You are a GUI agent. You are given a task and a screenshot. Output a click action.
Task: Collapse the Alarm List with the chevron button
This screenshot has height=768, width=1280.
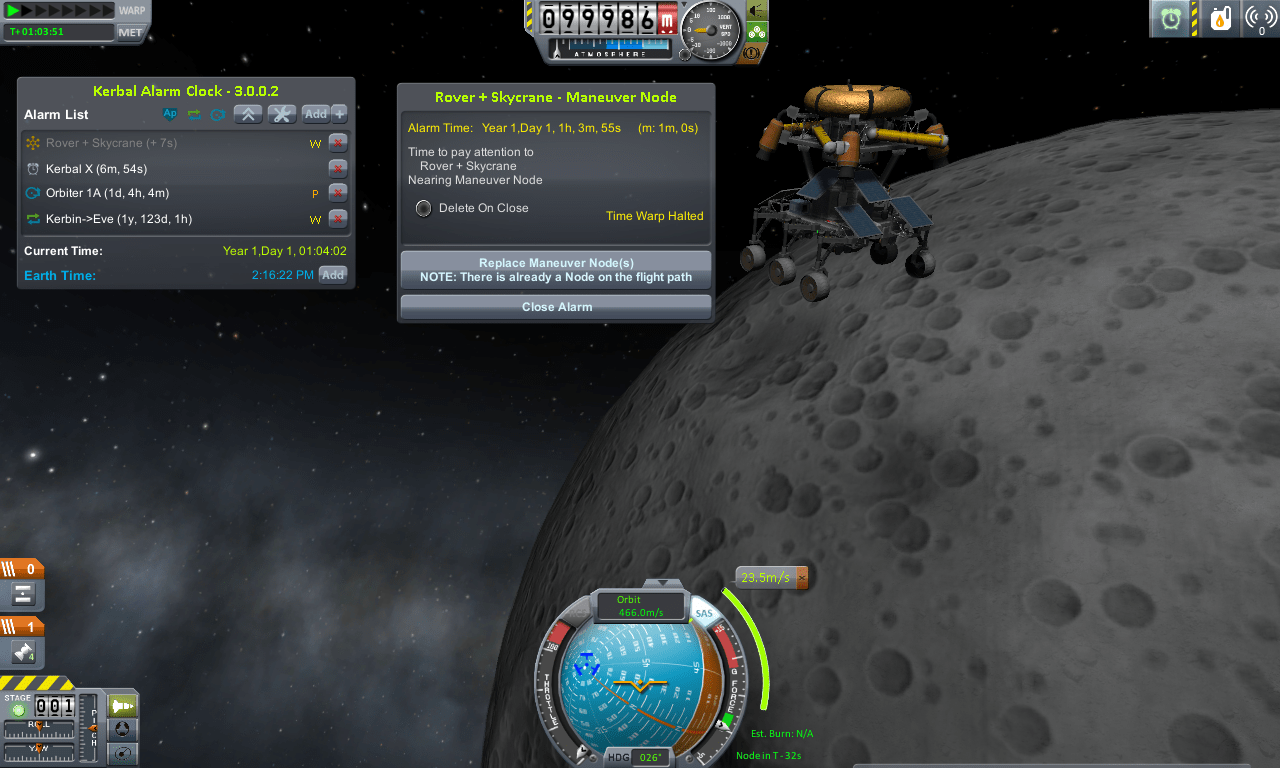coord(248,114)
